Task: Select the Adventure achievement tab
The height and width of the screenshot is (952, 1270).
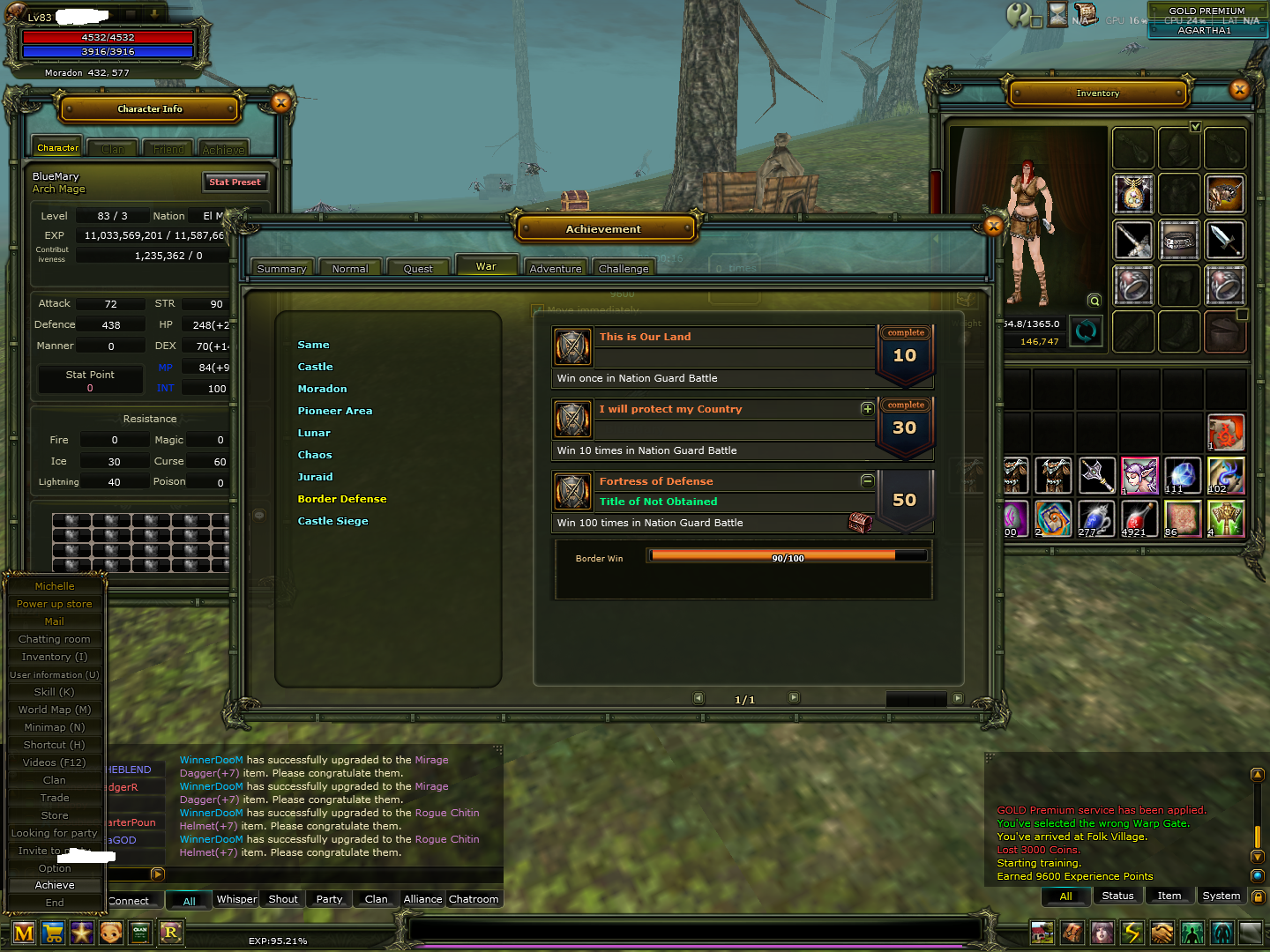Action: [x=556, y=269]
